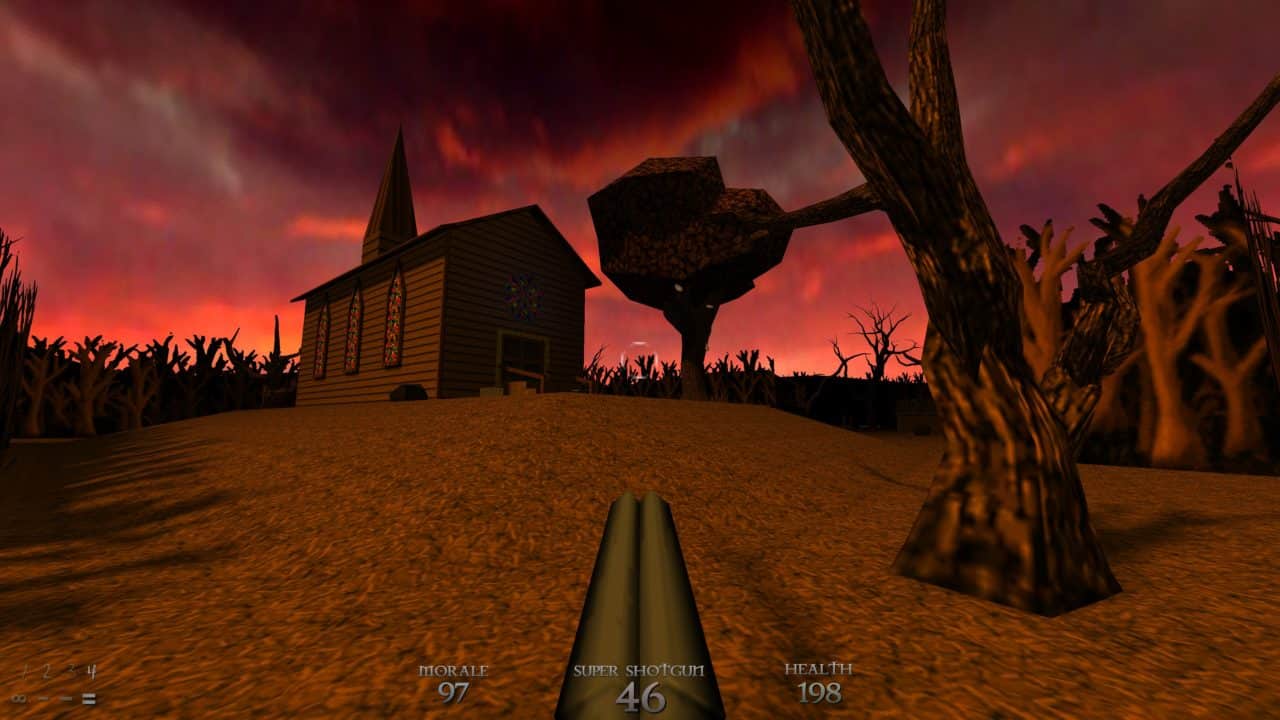The width and height of the screenshot is (1280, 720).
Task: Select weapon slot 1 on the HUD
Action: [28, 671]
